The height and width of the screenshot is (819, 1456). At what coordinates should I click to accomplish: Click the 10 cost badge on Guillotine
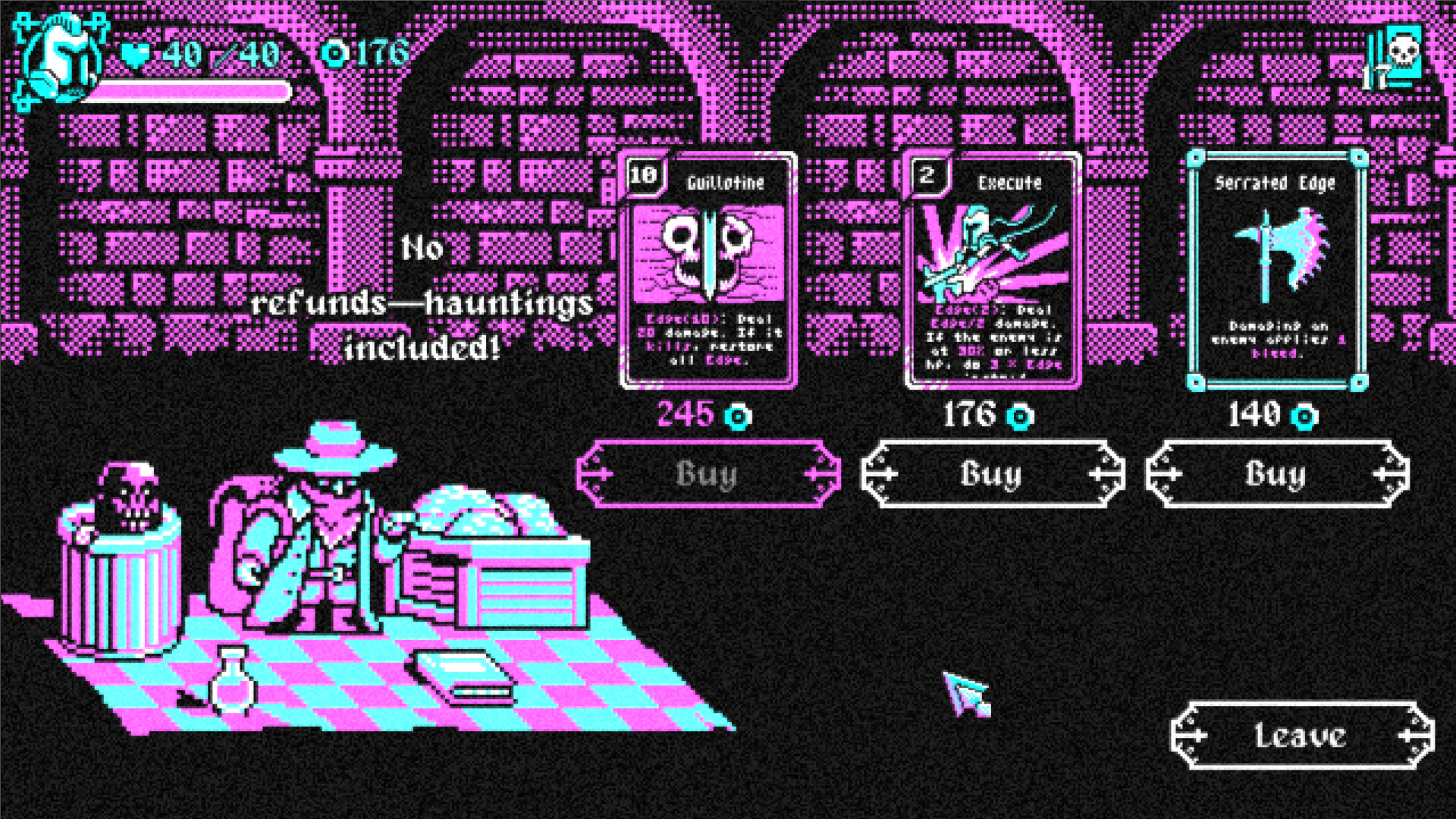(x=644, y=173)
